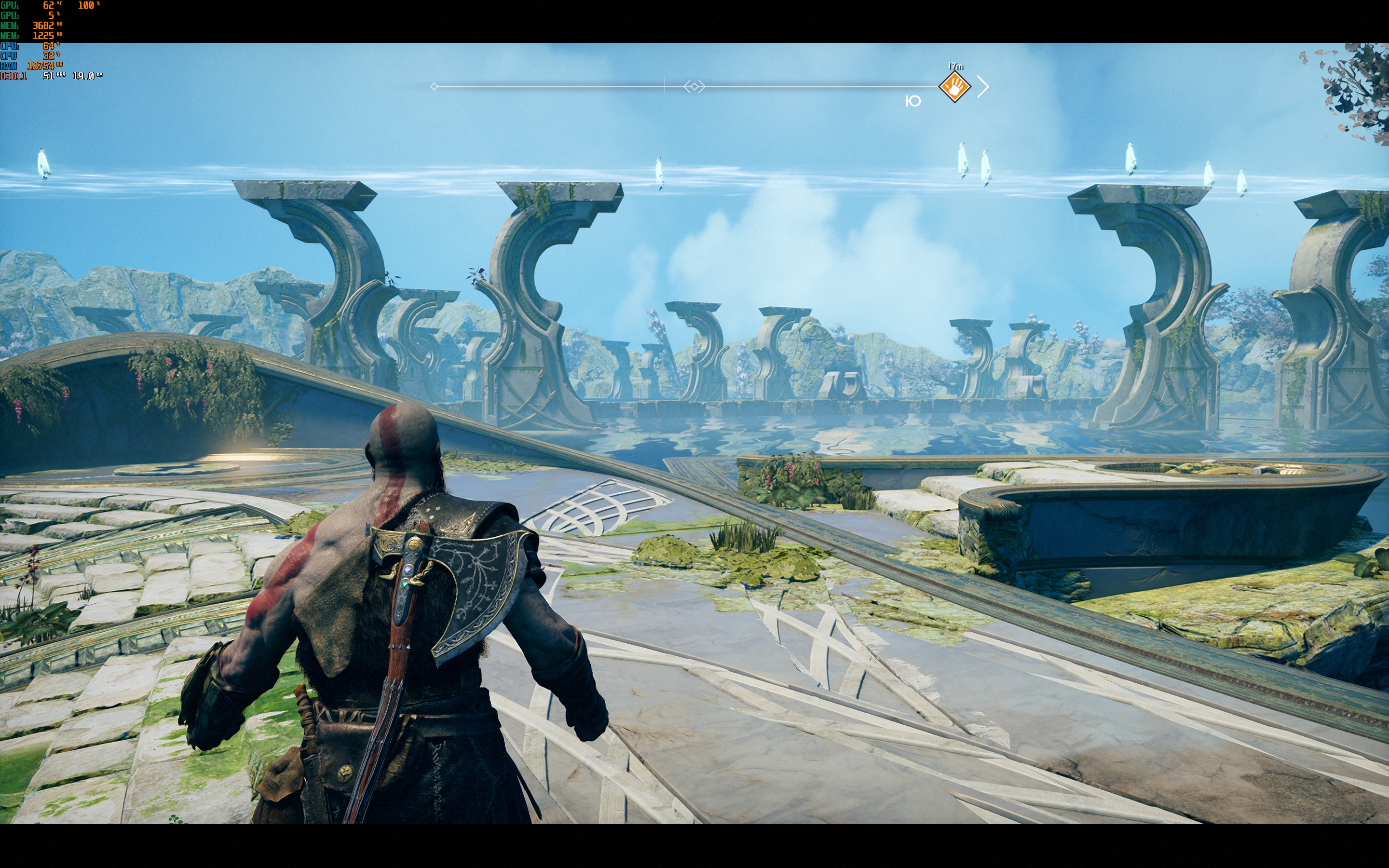This screenshot has width=1389, height=868.
Task: Click the "Ю" south direction marker
Action: point(912,102)
